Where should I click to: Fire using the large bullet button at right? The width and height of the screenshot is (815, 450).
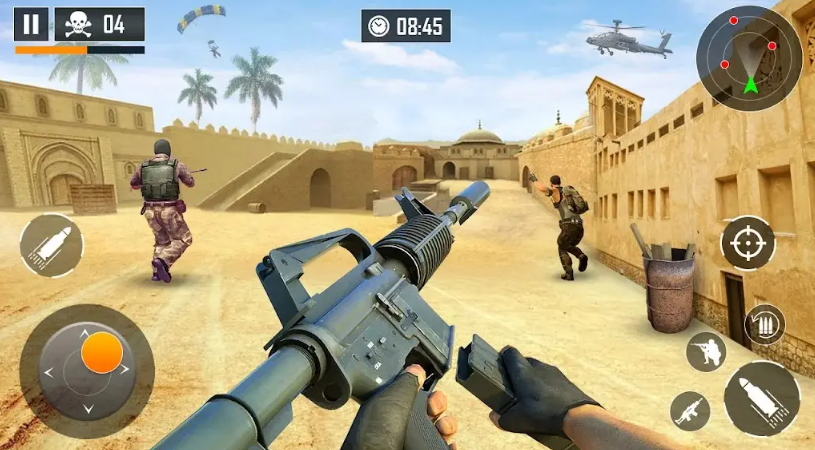click(762, 398)
